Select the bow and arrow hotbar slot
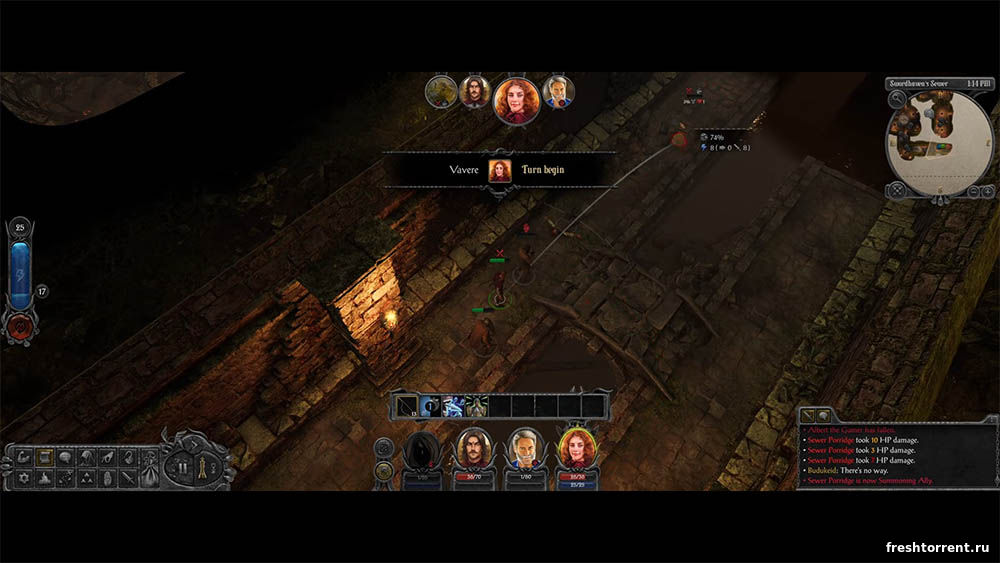 407,406
